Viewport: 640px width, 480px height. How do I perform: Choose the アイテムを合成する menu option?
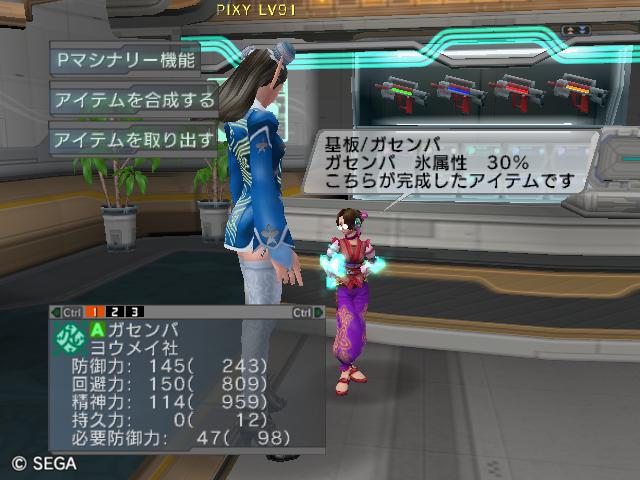[134, 99]
